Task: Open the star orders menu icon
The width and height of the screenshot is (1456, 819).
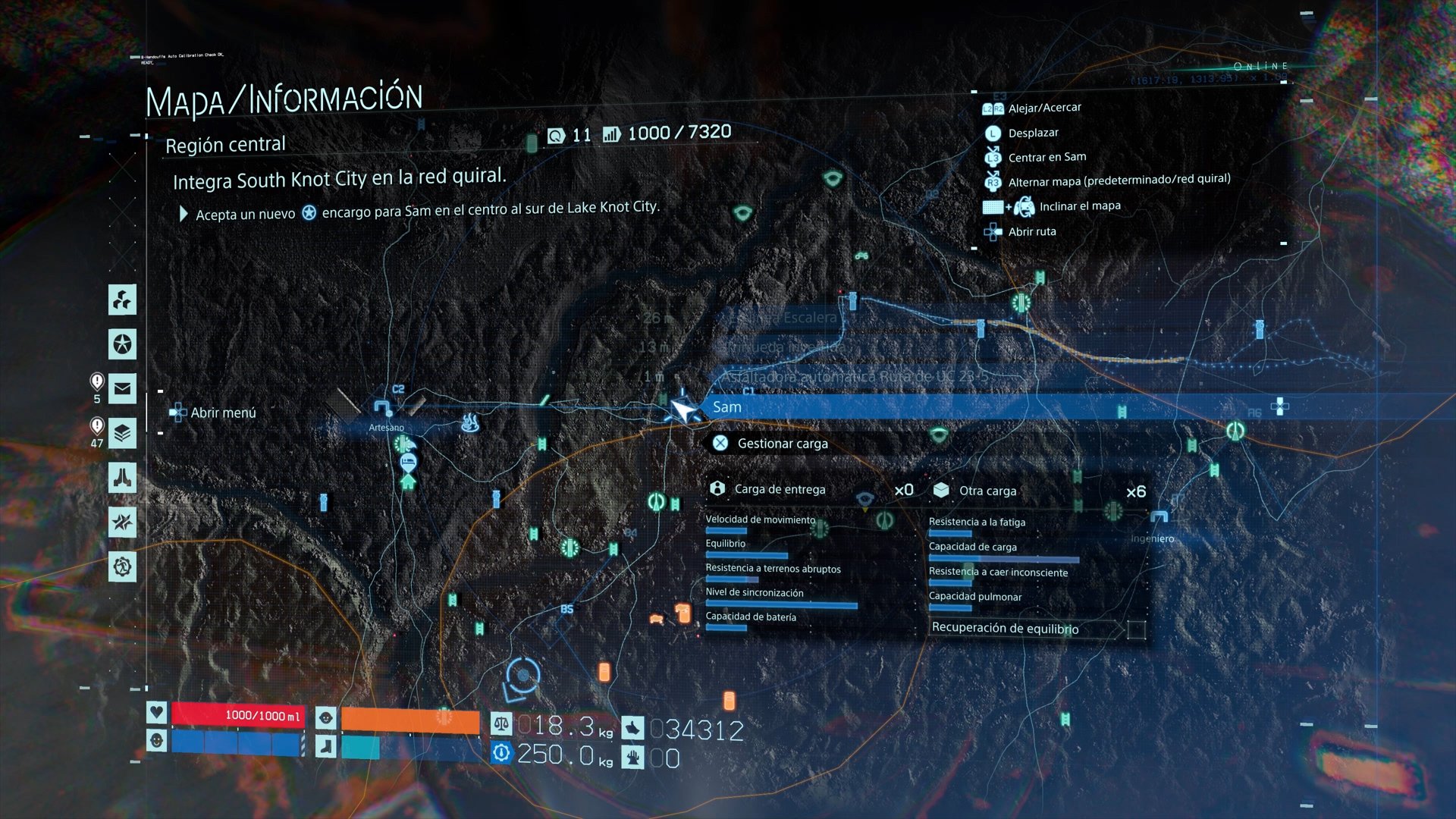Action: [122, 344]
